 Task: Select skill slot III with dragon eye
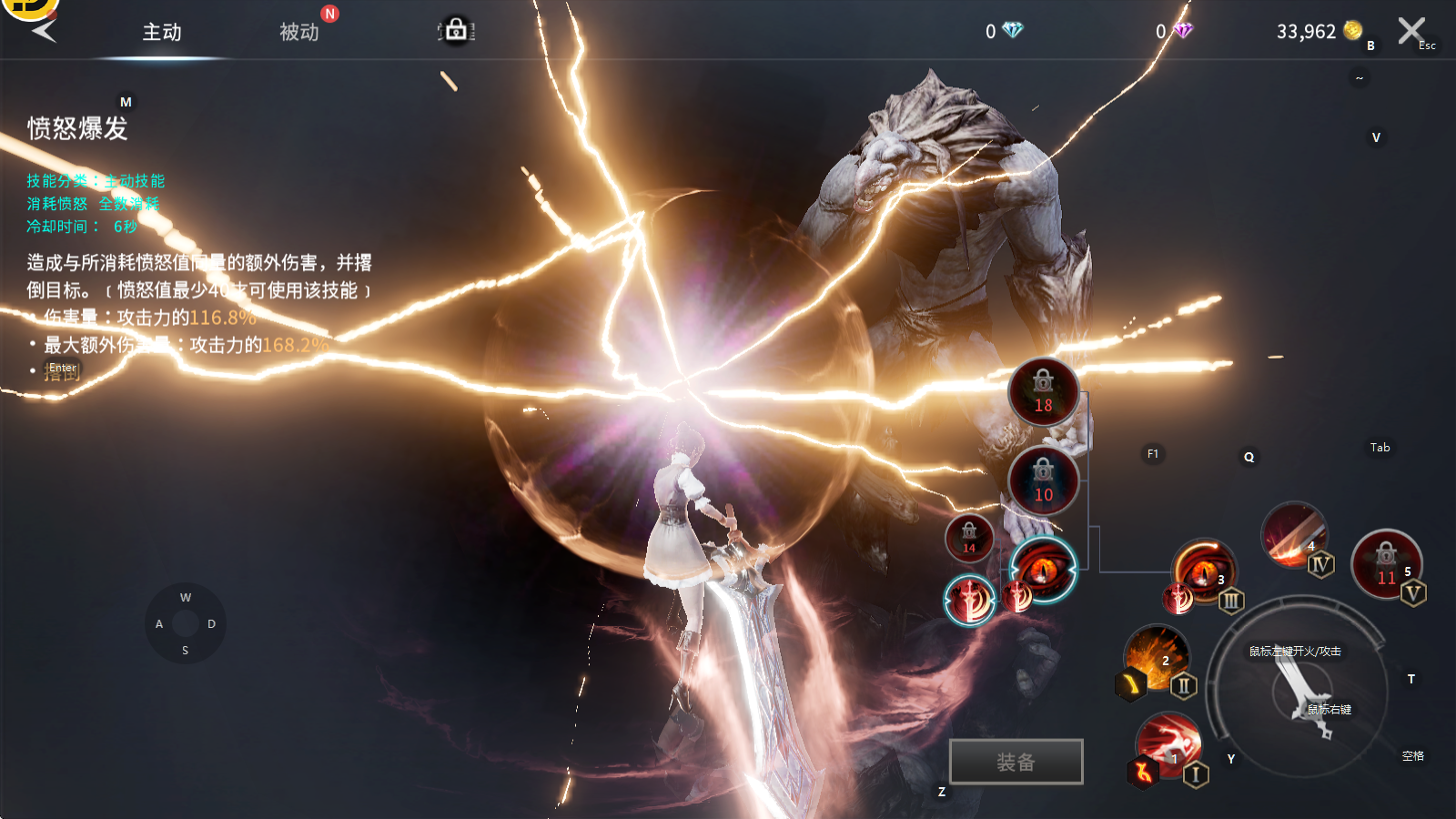tap(1203, 571)
